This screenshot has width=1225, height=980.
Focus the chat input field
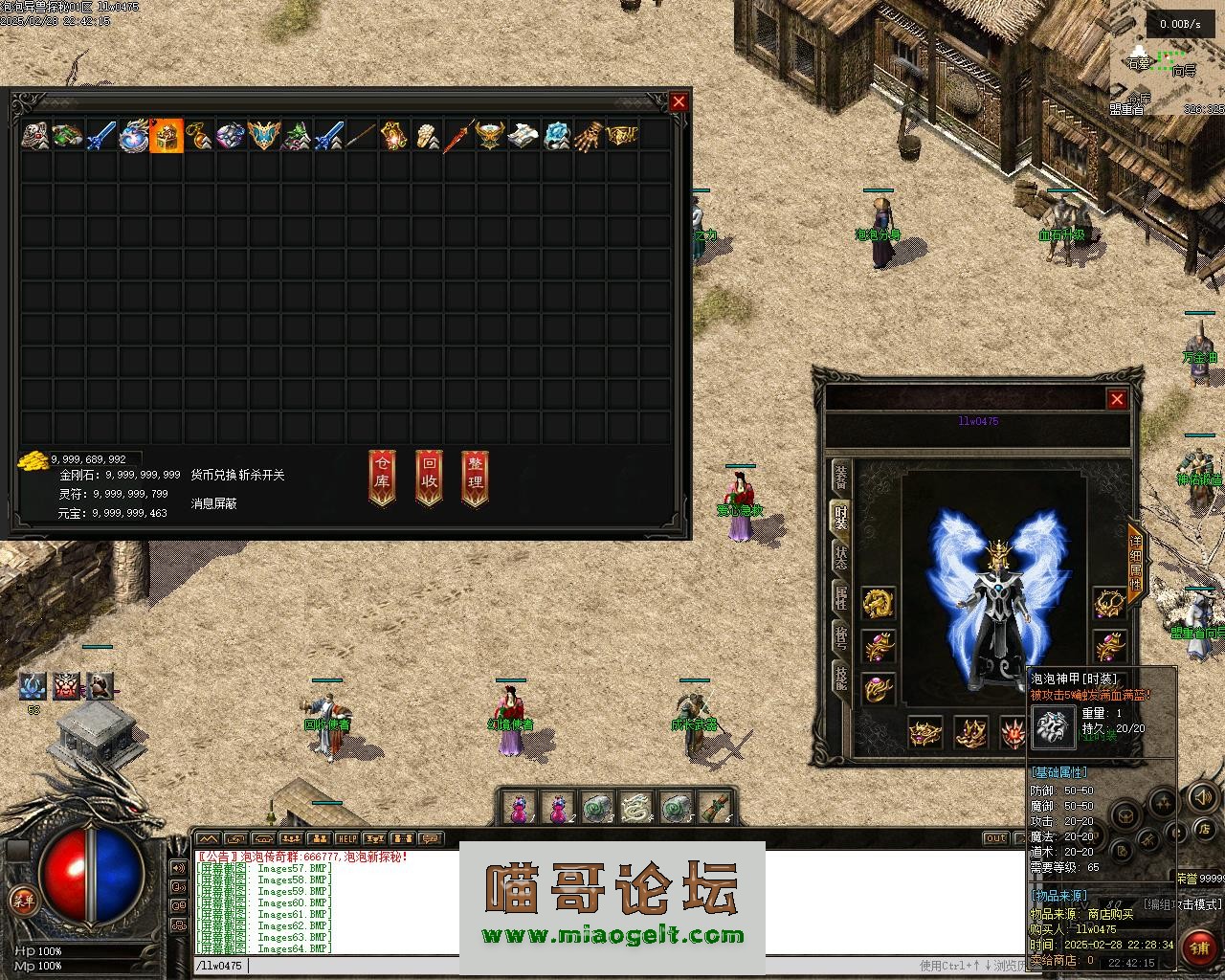pos(574,966)
